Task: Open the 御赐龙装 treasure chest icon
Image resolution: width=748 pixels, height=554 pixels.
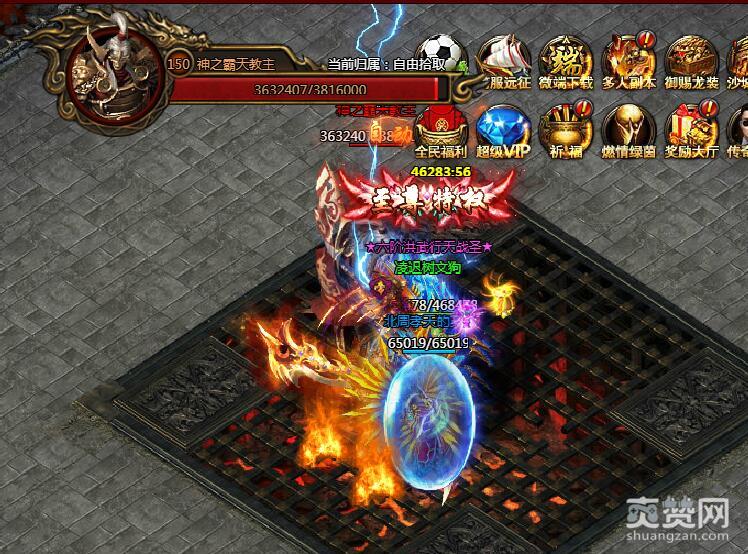Action: tap(691, 60)
